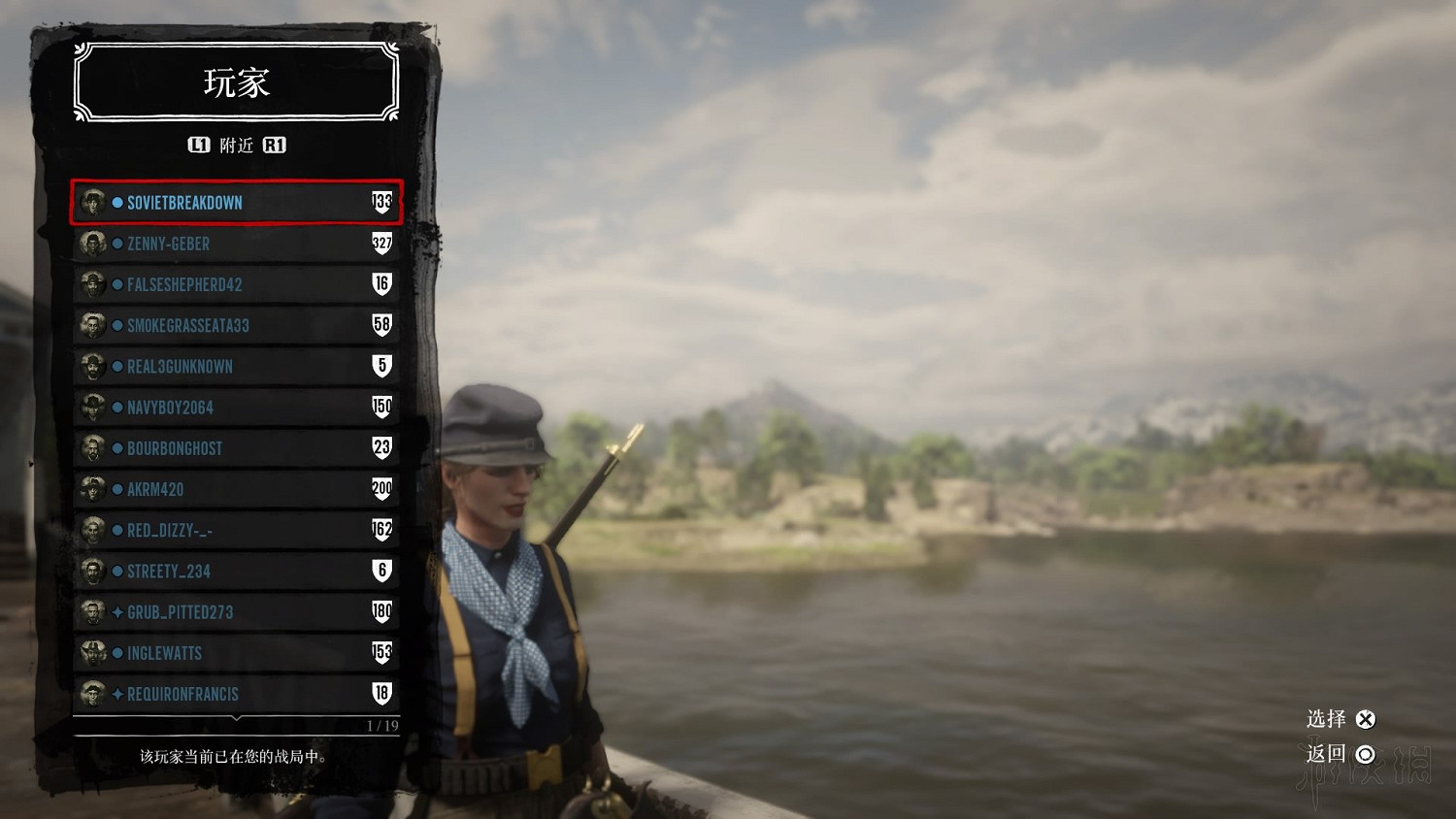
Task: Pick the REAL3GUNKNOWN player row
Action: pos(236,367)
